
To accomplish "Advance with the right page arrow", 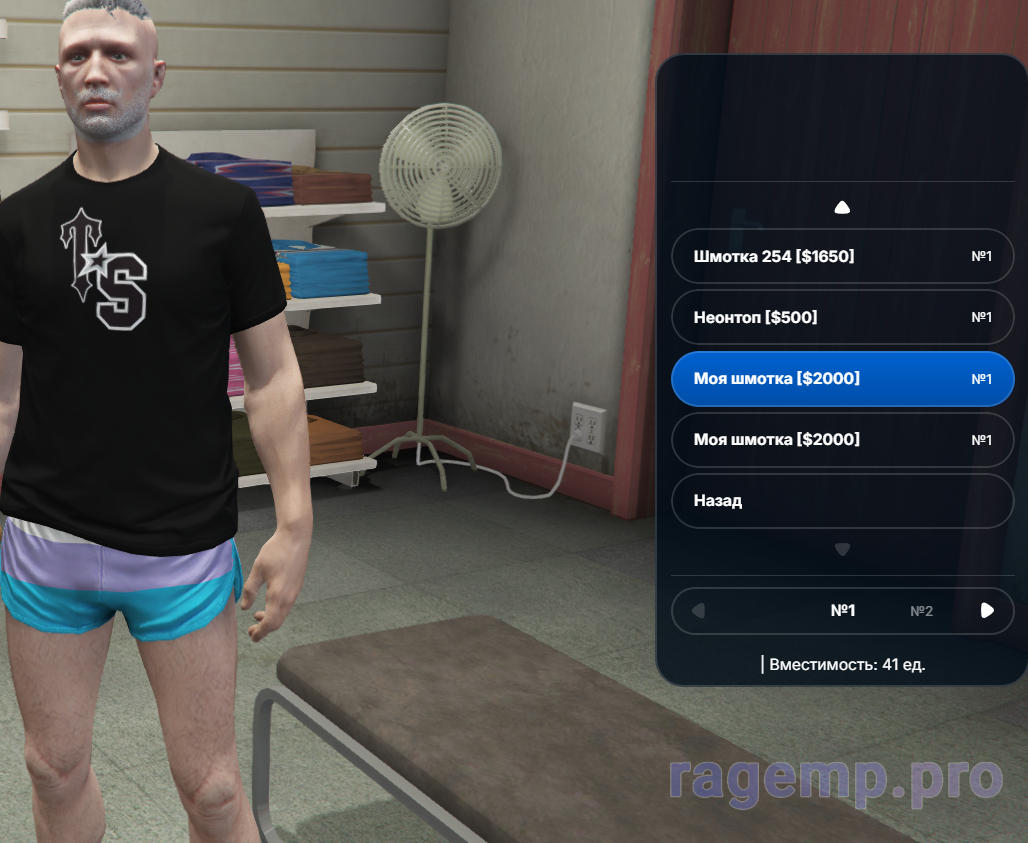I will [987, 611].
